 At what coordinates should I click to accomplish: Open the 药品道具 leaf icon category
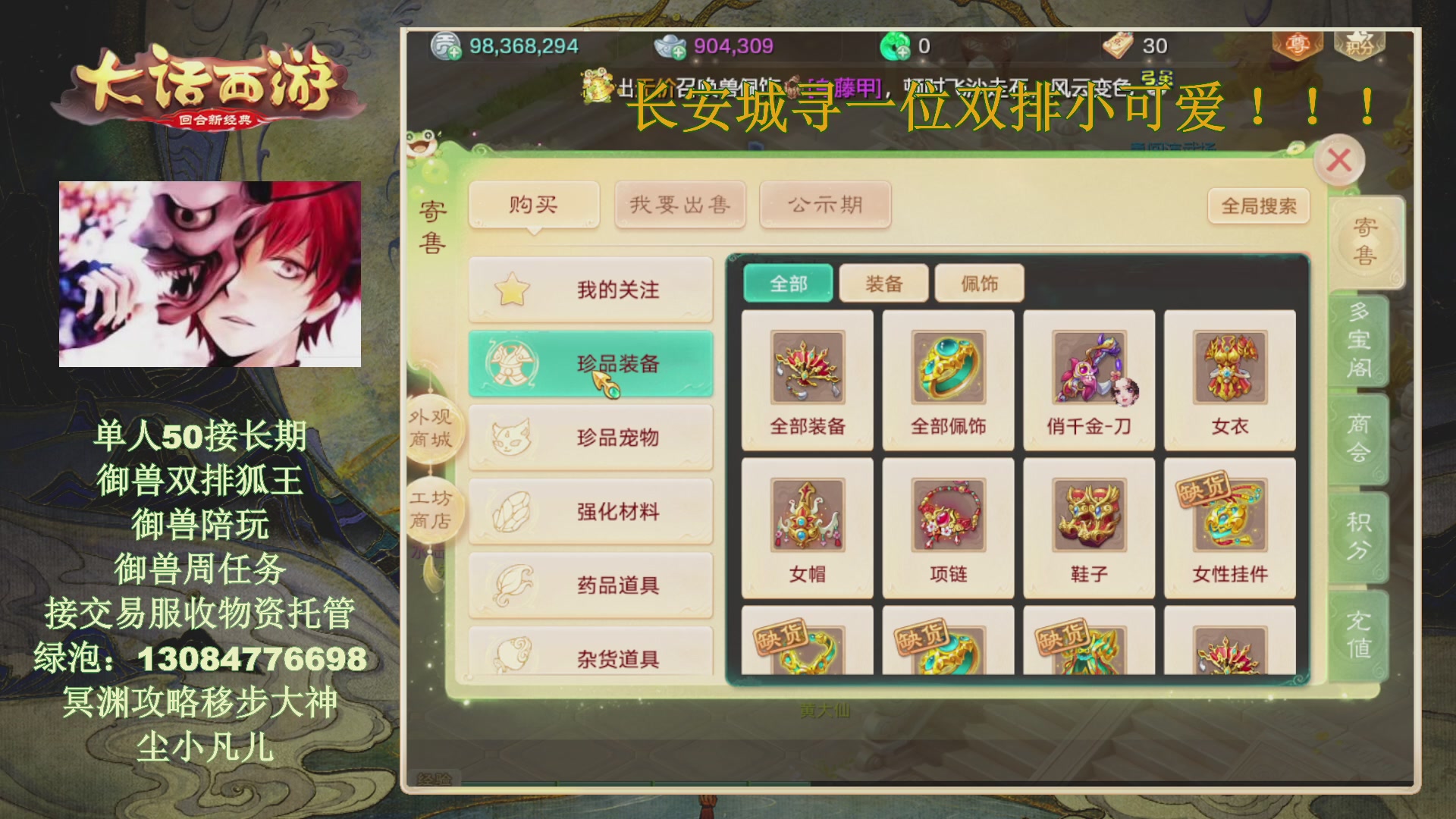[x=512, y=584]
